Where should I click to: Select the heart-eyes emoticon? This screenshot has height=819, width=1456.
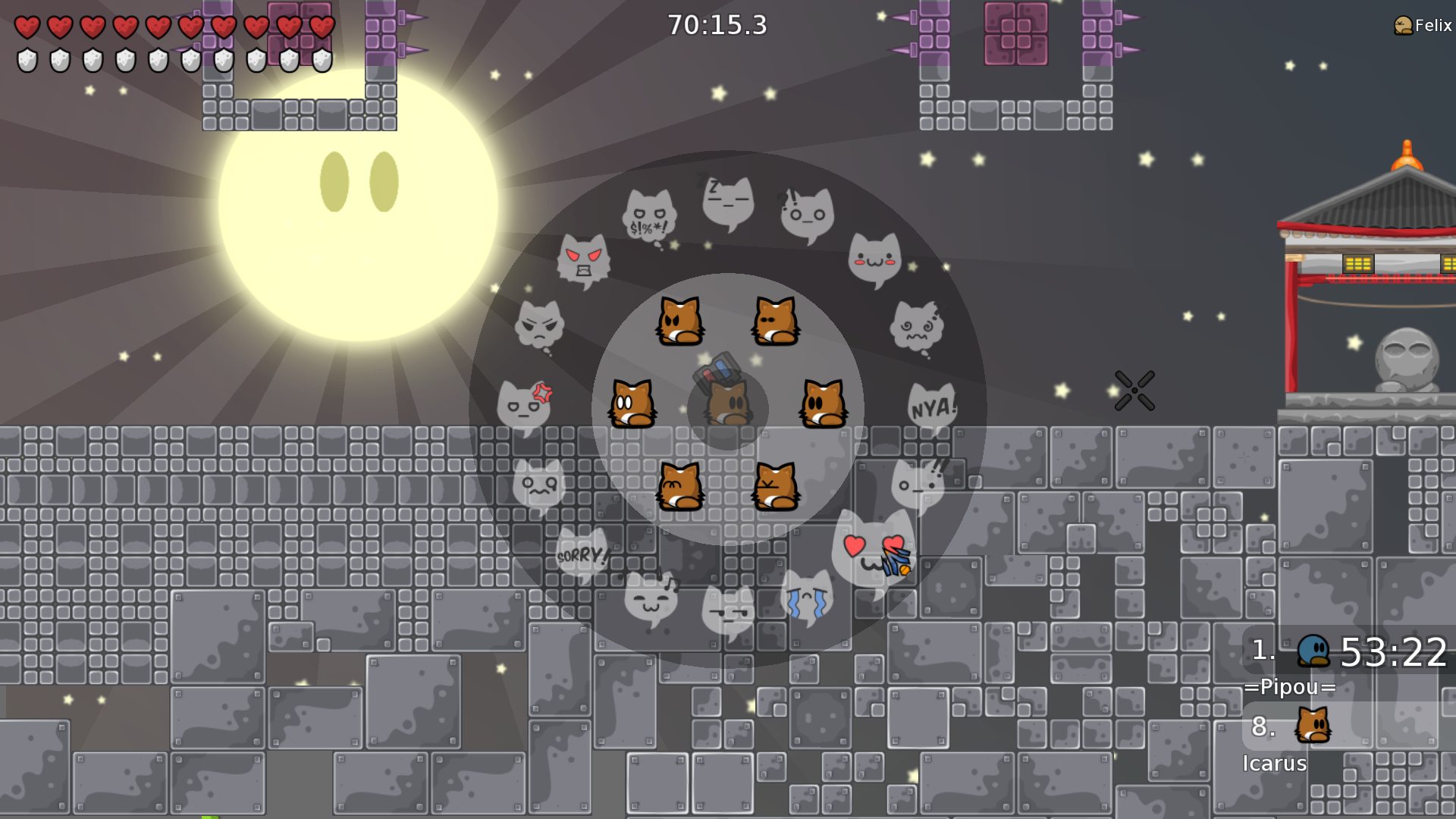874,548
